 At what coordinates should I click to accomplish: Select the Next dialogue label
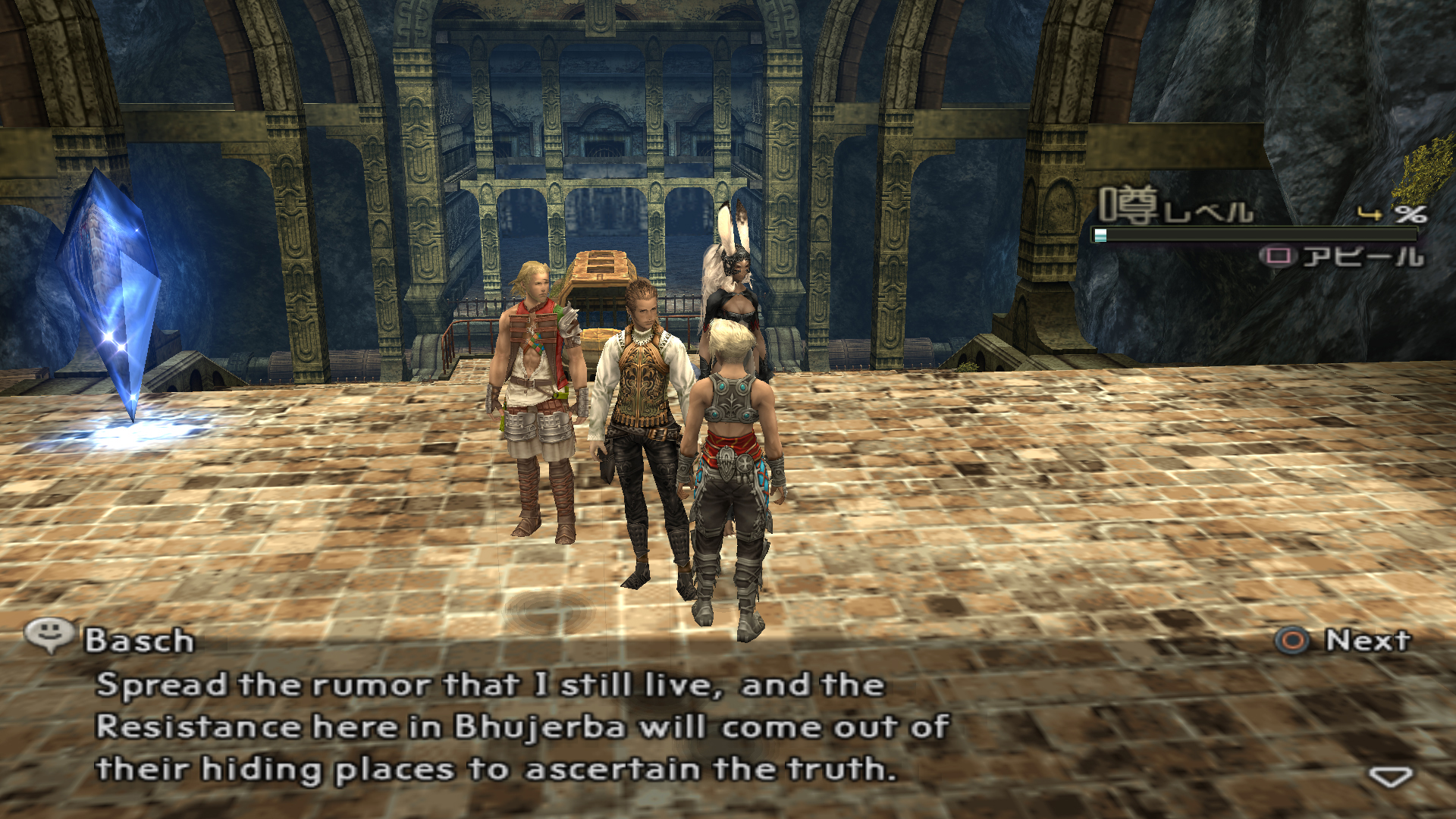pos(1367,641)
